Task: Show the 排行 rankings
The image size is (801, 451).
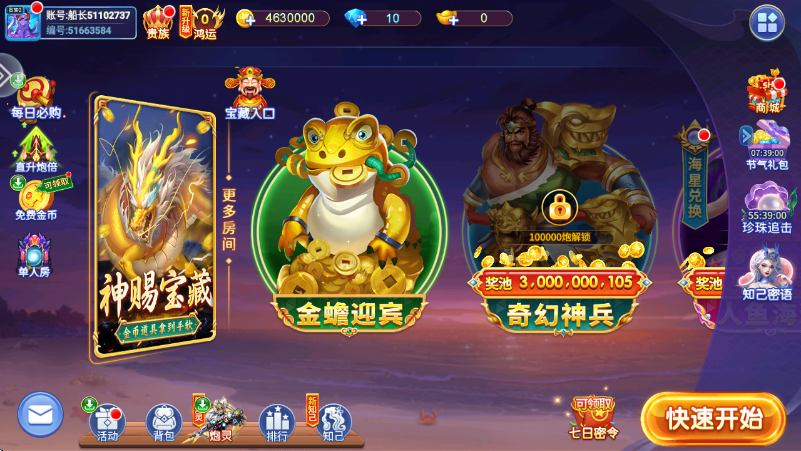Action: click(276, 421)
